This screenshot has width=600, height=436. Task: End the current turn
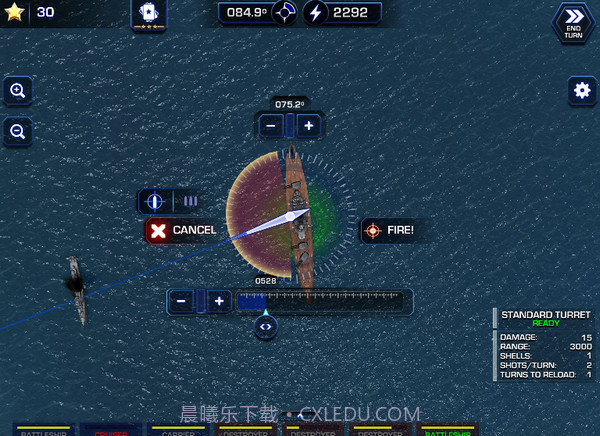click(573, 20)
